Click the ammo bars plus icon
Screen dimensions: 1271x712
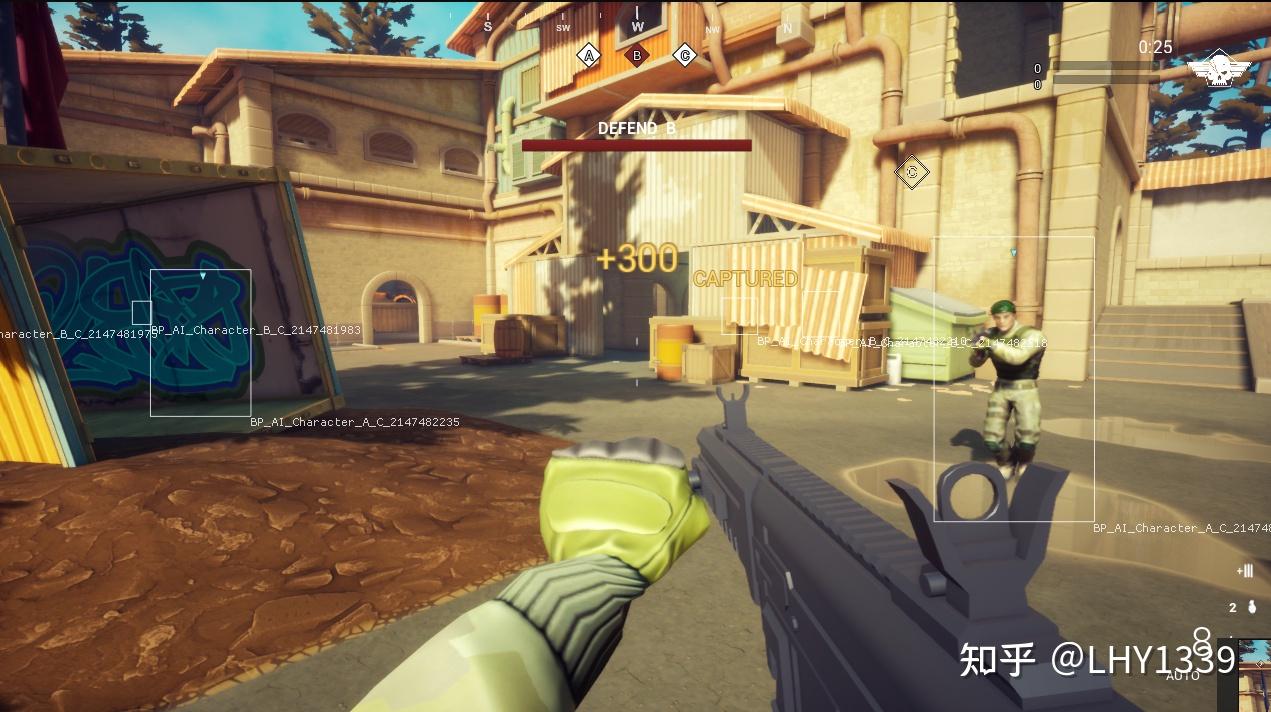coord(1245,571)
